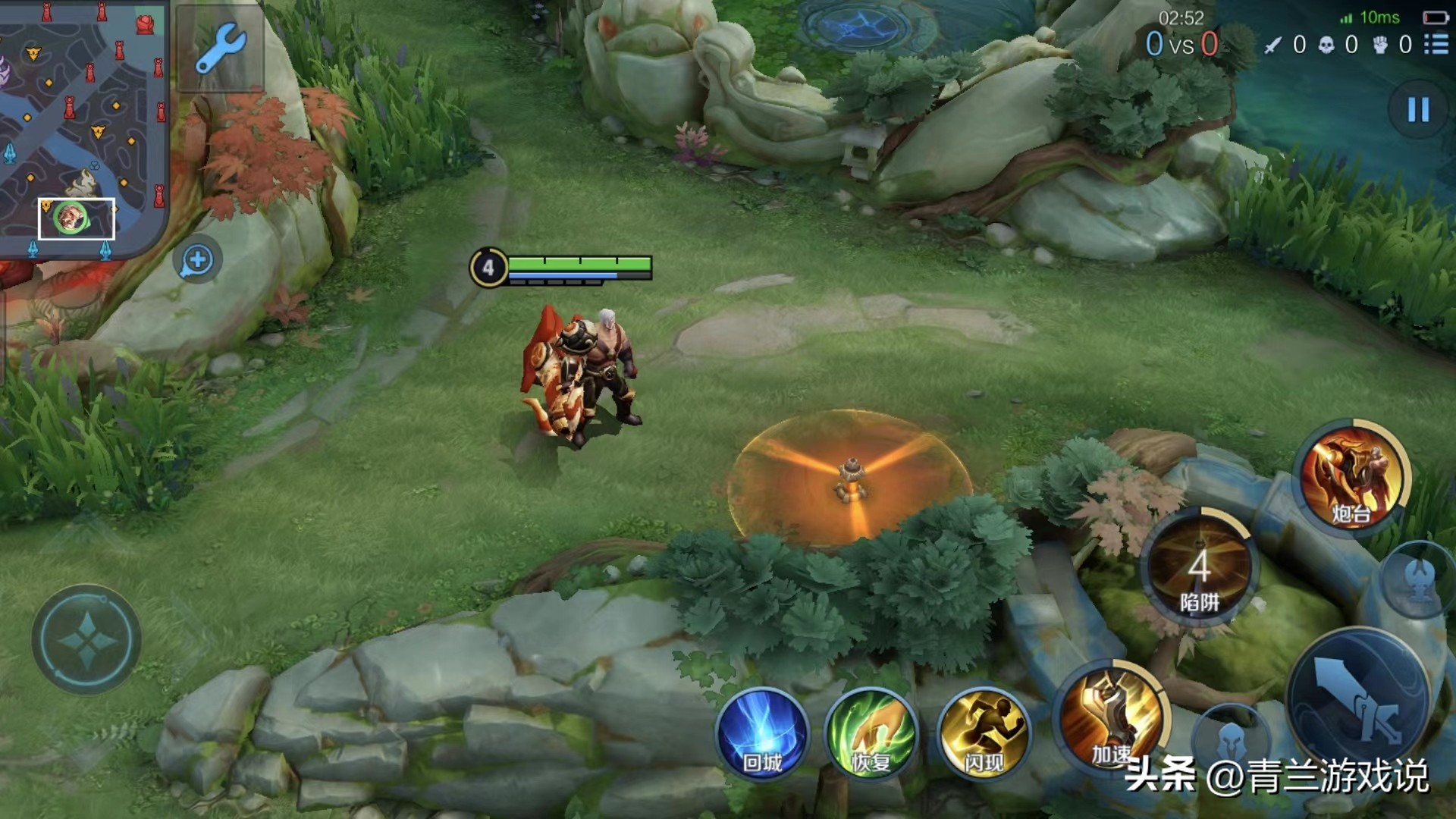
Task: Pause the match with the pause button
Action: (1418, 110)
